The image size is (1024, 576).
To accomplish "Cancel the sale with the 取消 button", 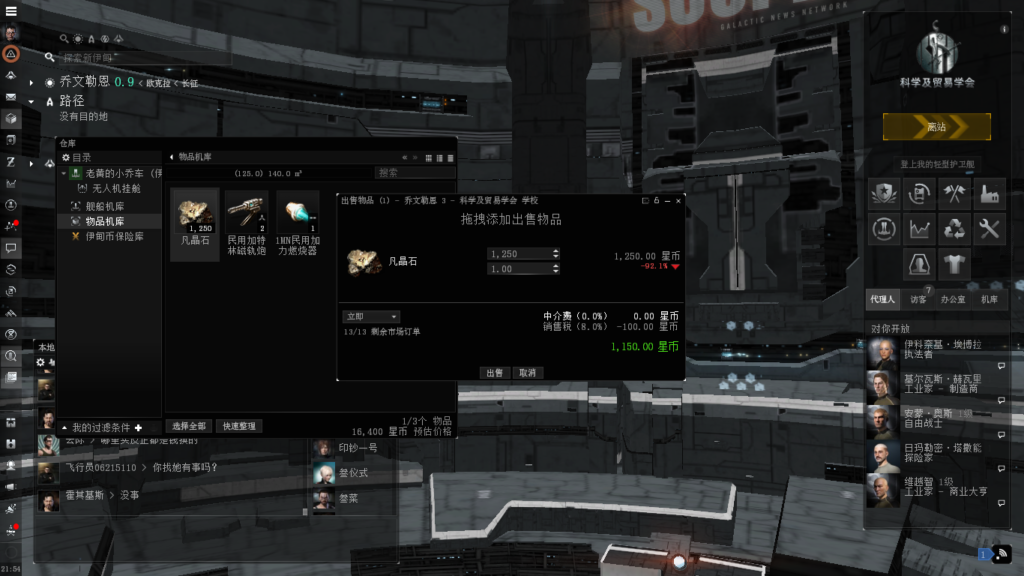I will pyautogui.click(x=527, y=372).
